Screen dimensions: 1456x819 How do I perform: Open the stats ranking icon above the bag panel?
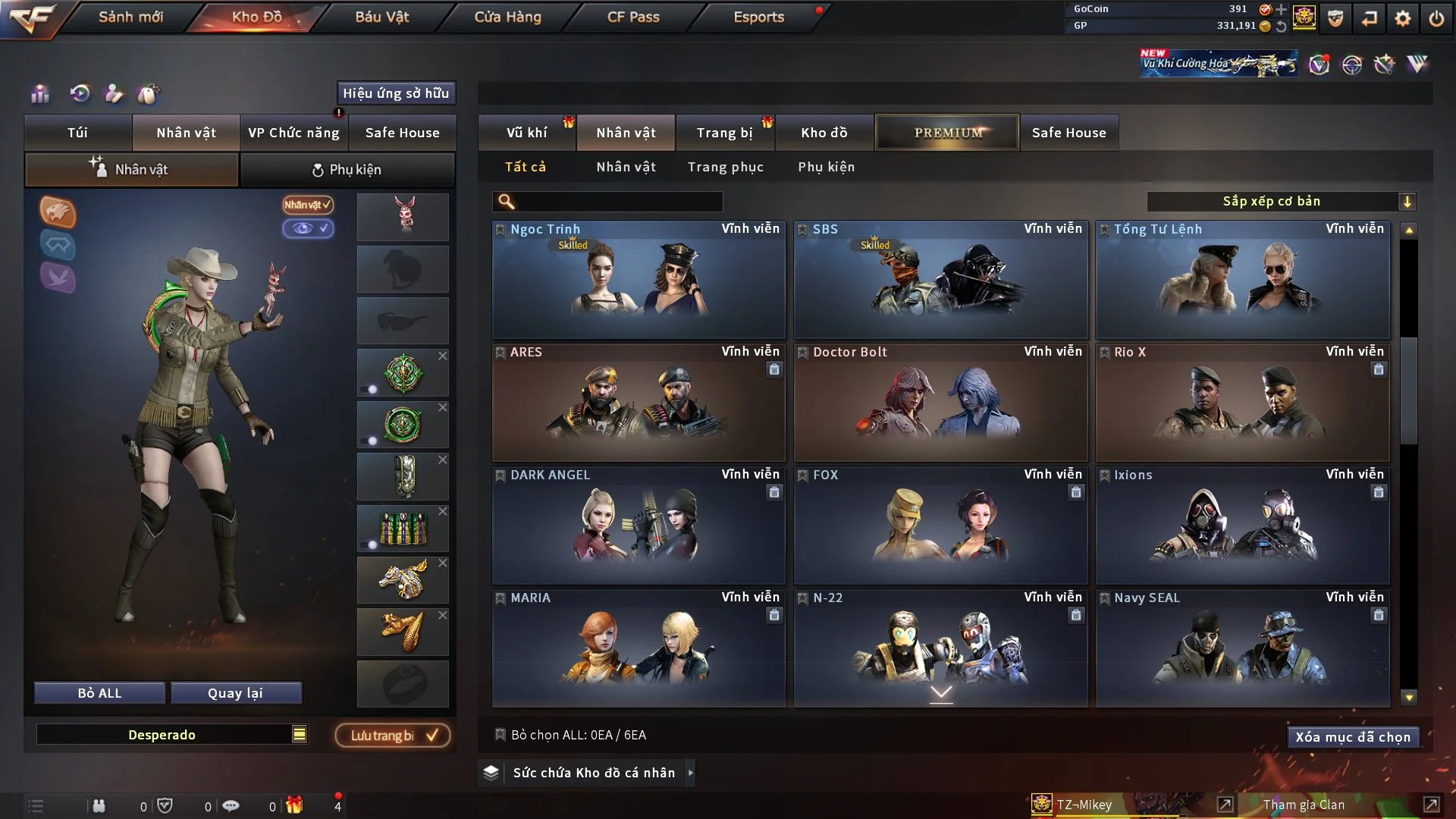pos(39,93)
